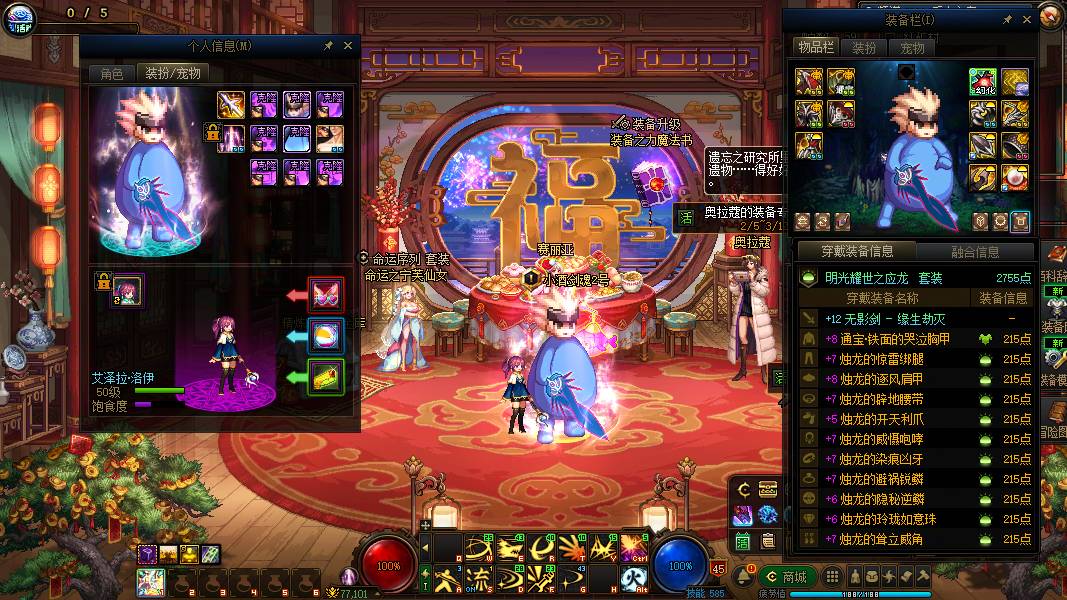1067x600 pixels.
Task: Activate the 流 skill on the hotbar
Action: [480, 577]
